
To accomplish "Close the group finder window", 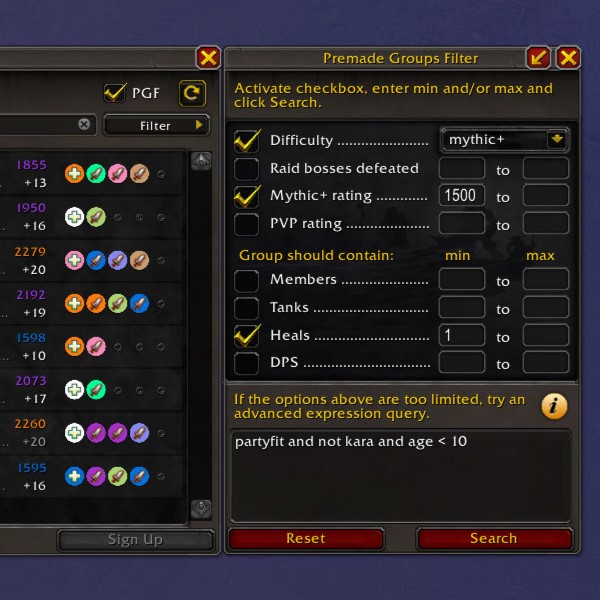I will (x=208, y=57).
